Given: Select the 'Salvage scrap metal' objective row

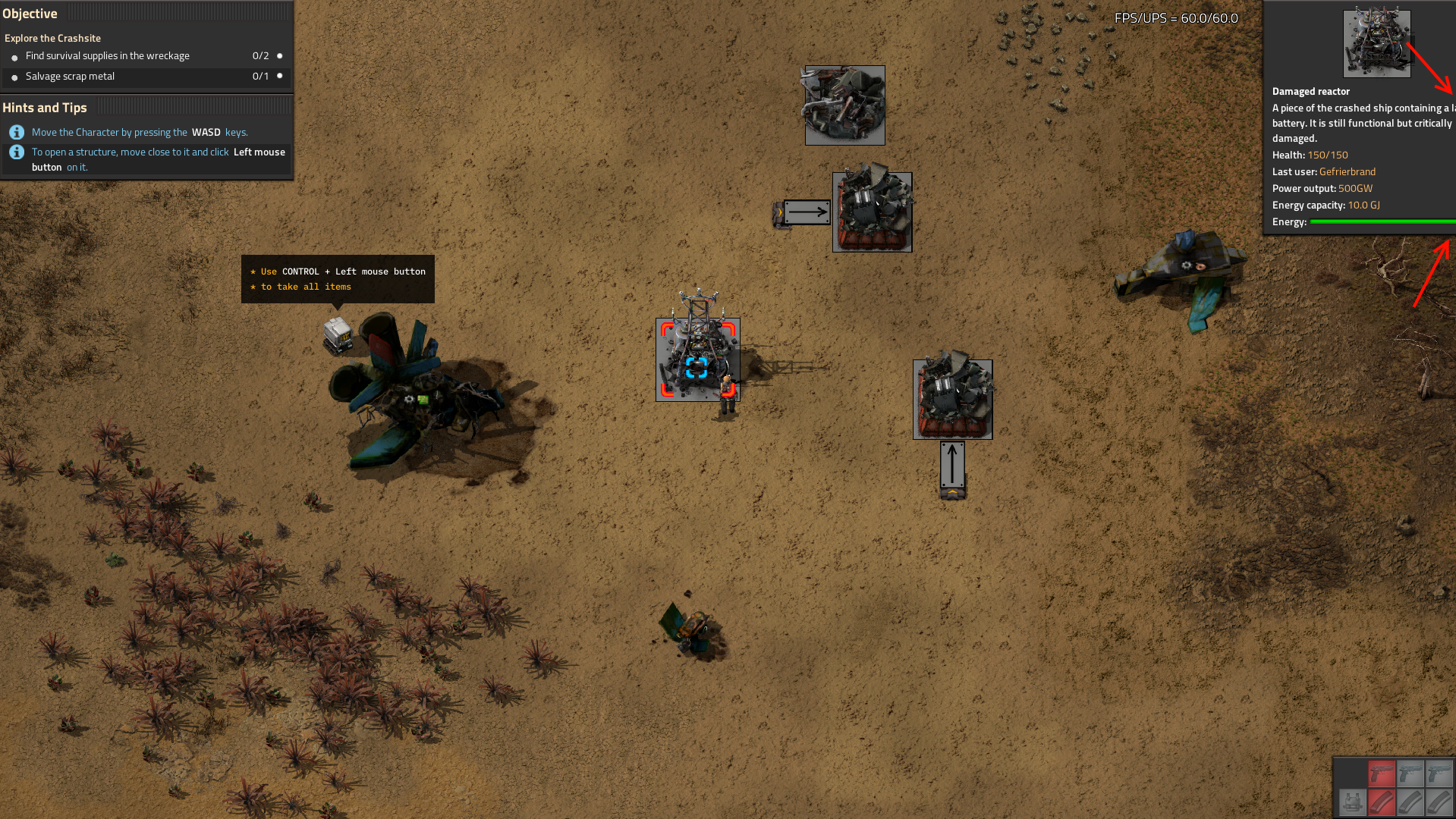Looking at the screenshot, I should 70,77.
